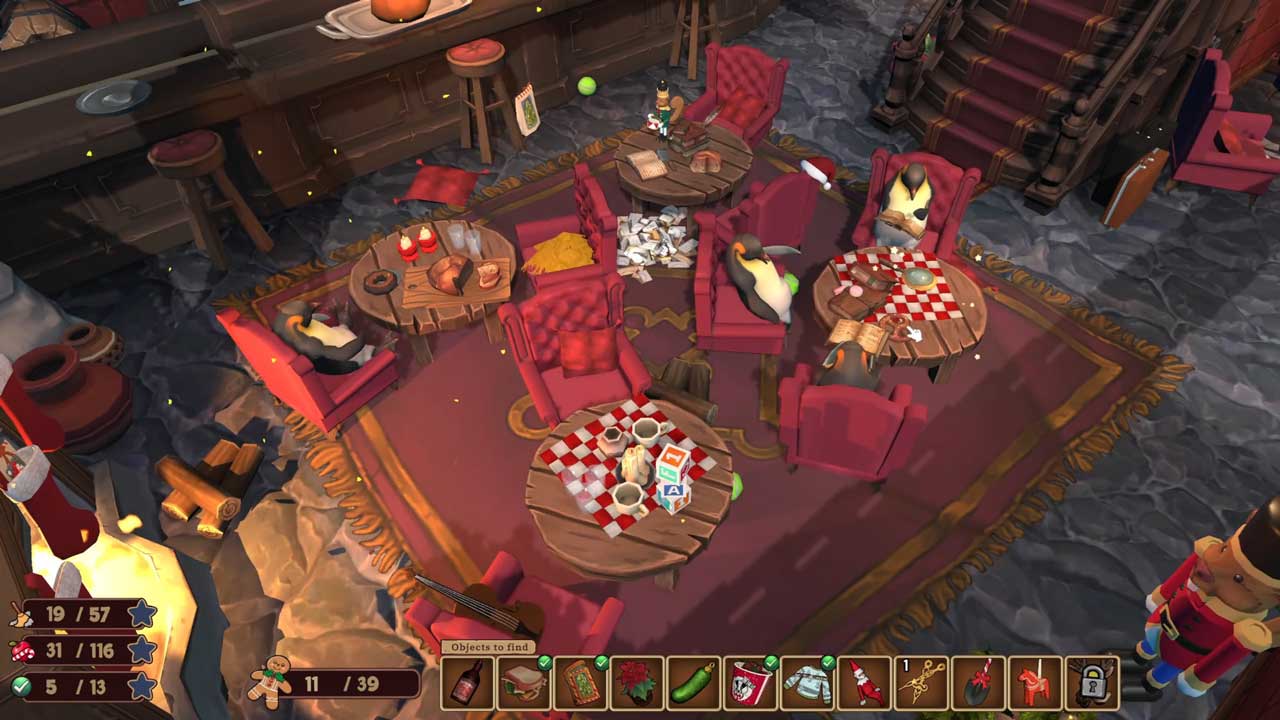Choose the red poinsettia plant slot

point(638,683)
